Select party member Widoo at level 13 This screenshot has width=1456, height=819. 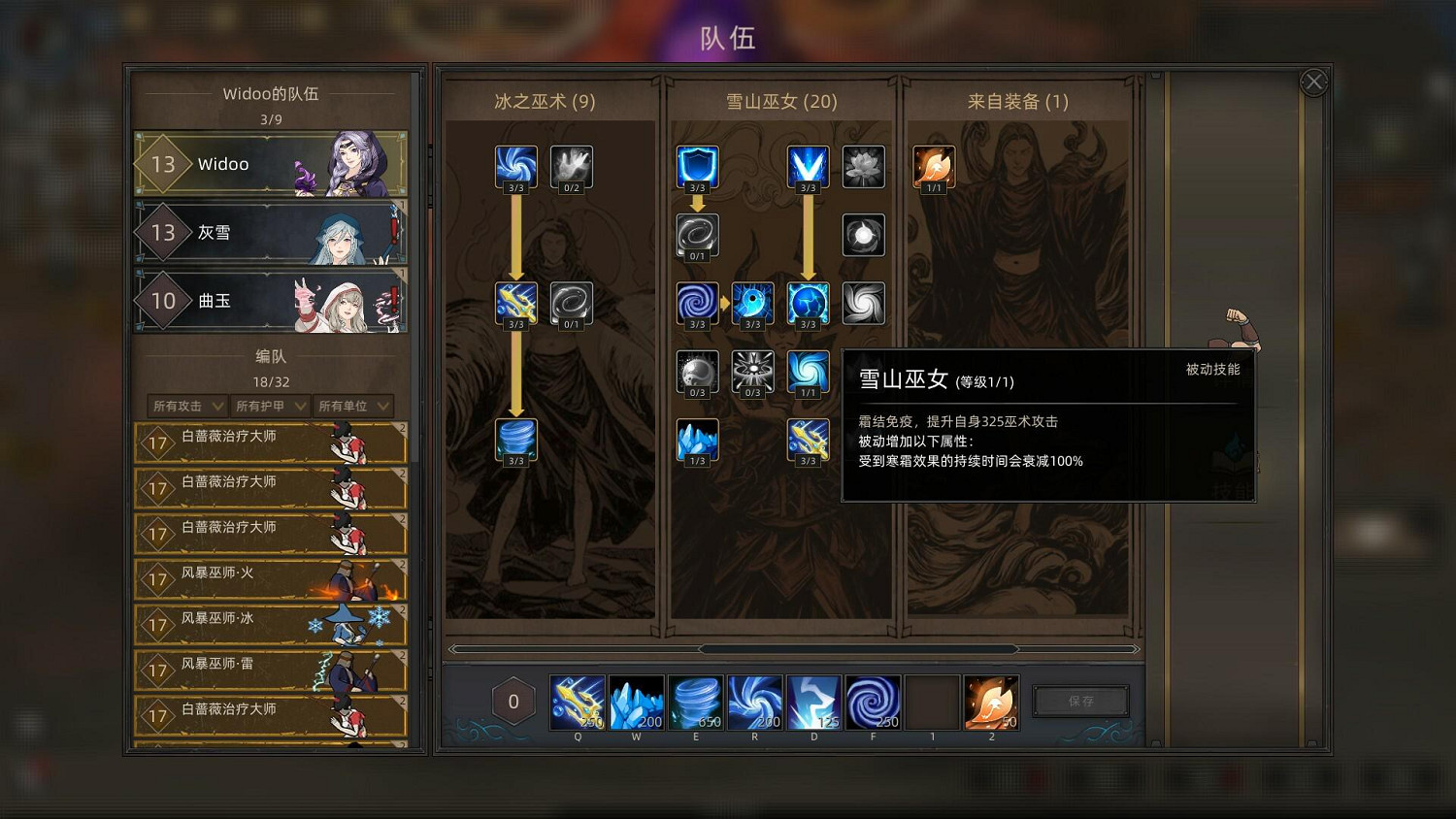click(x=270, y=163)
